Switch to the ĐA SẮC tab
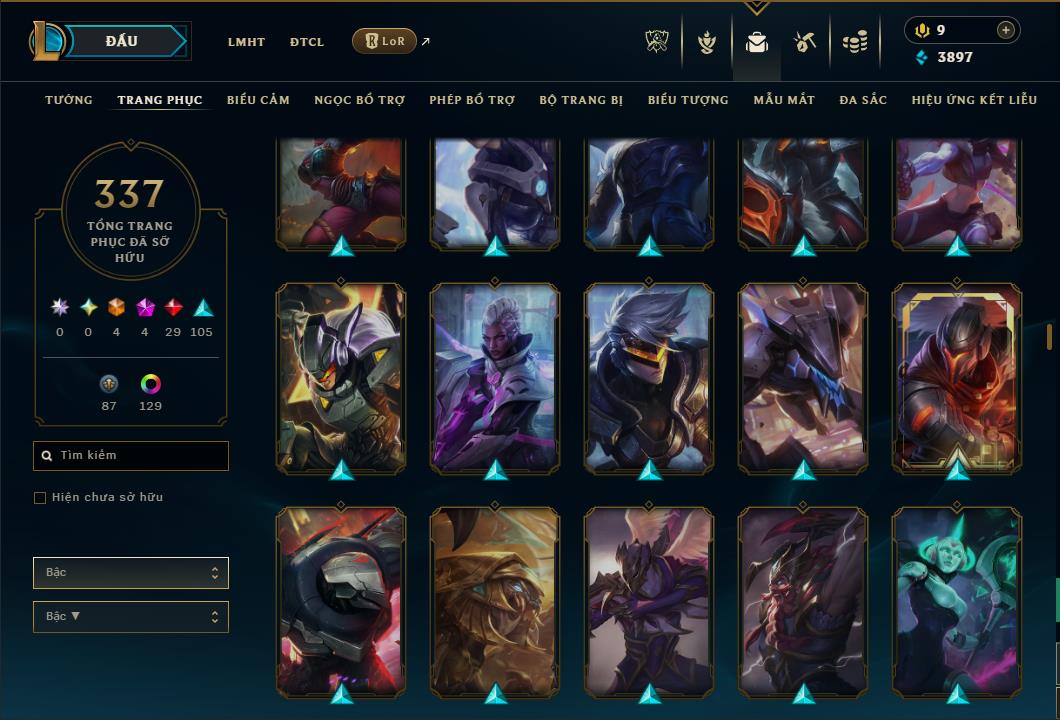1060x720 pixels. pos(863,100)
